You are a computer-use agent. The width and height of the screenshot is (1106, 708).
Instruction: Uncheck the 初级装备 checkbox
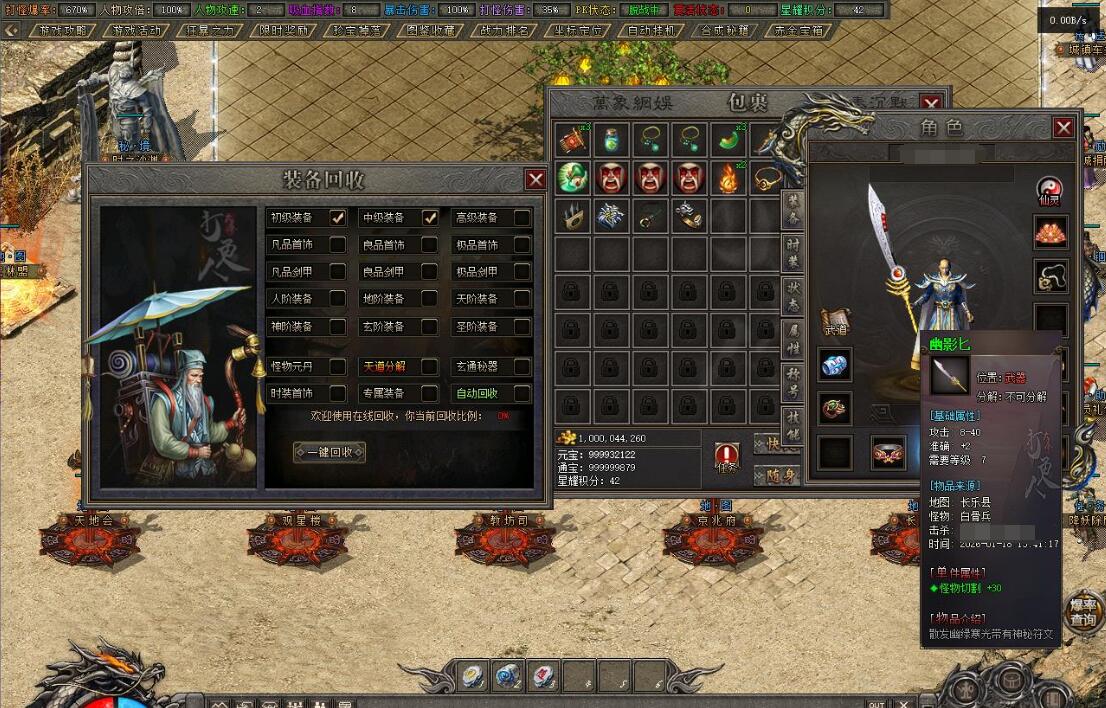click(x=338, y=218)
